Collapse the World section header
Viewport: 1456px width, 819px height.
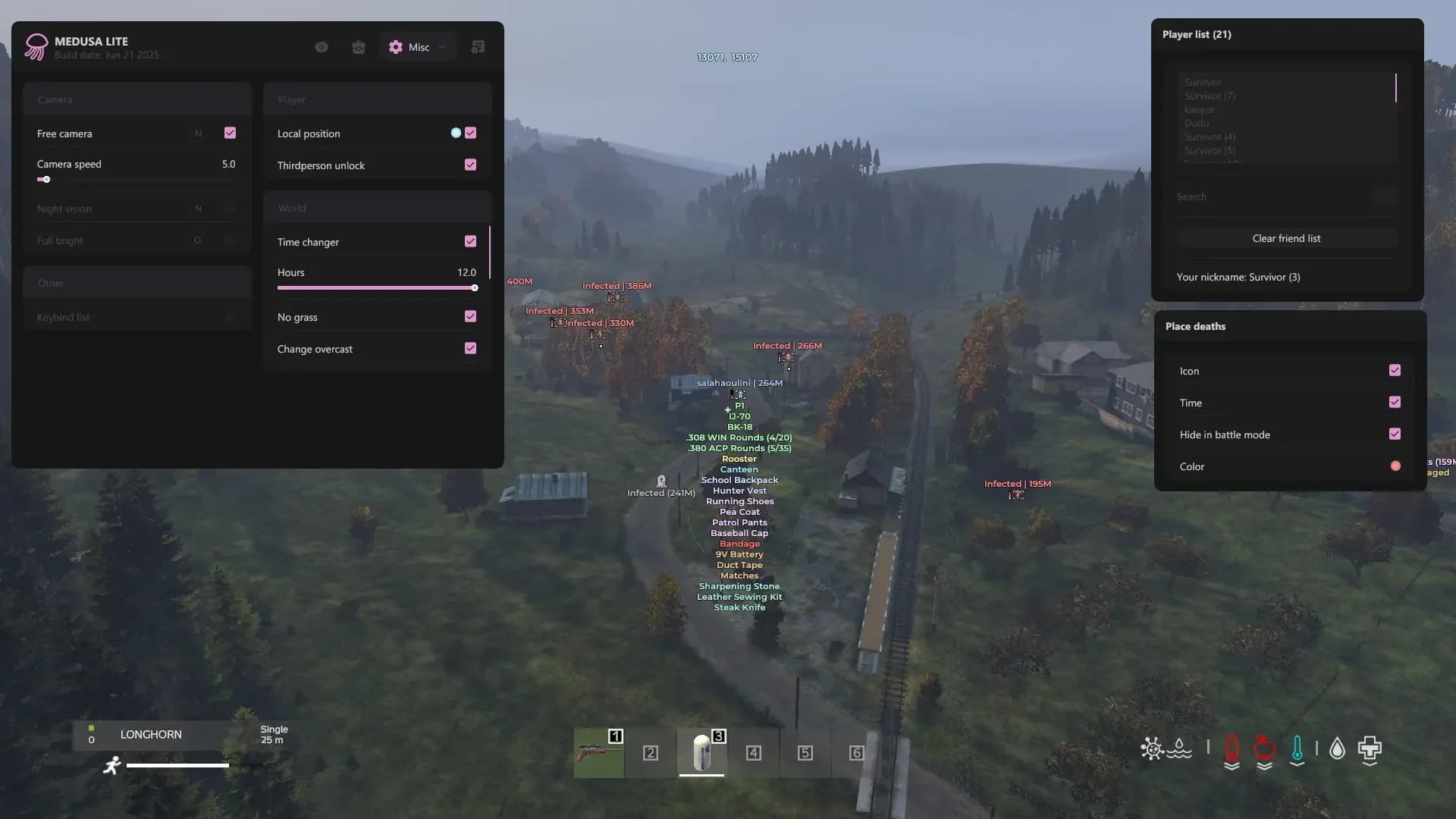[377, 207]
